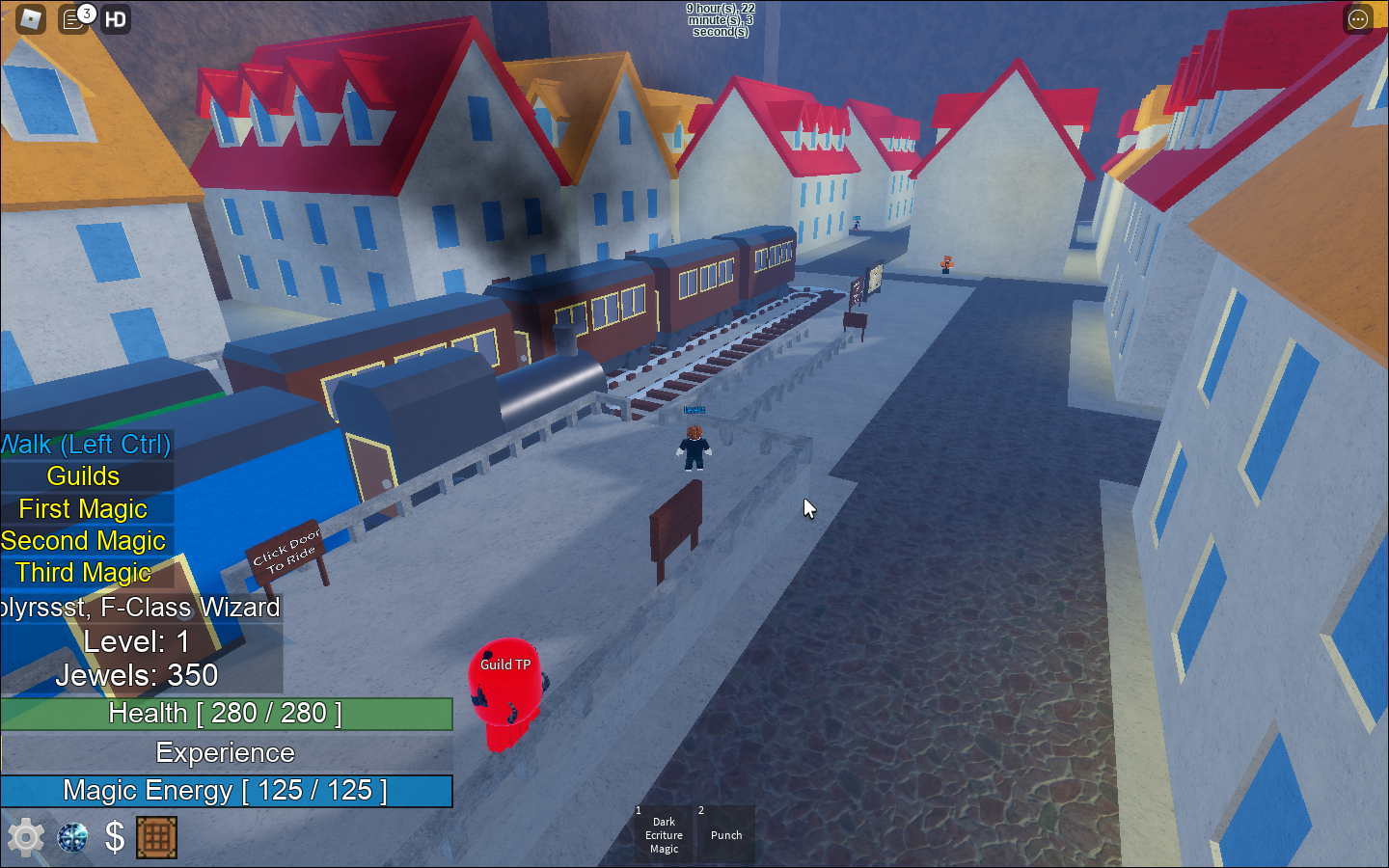
Task: Open chat via the speech bubble with 3 notifications
Action: pyautogui.click(x=72, y=17)
